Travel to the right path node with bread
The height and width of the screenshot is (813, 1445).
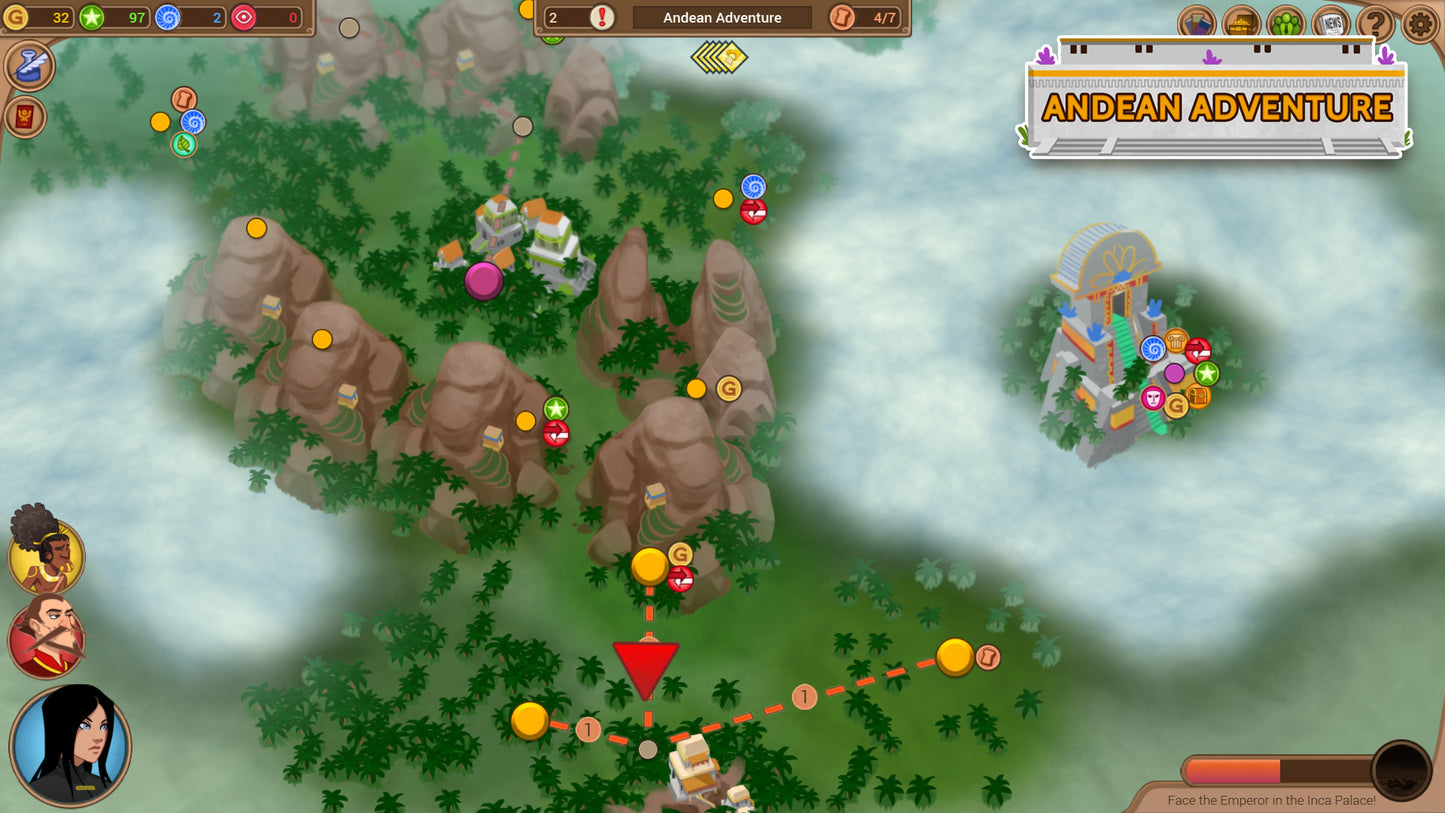pos(955,657)
